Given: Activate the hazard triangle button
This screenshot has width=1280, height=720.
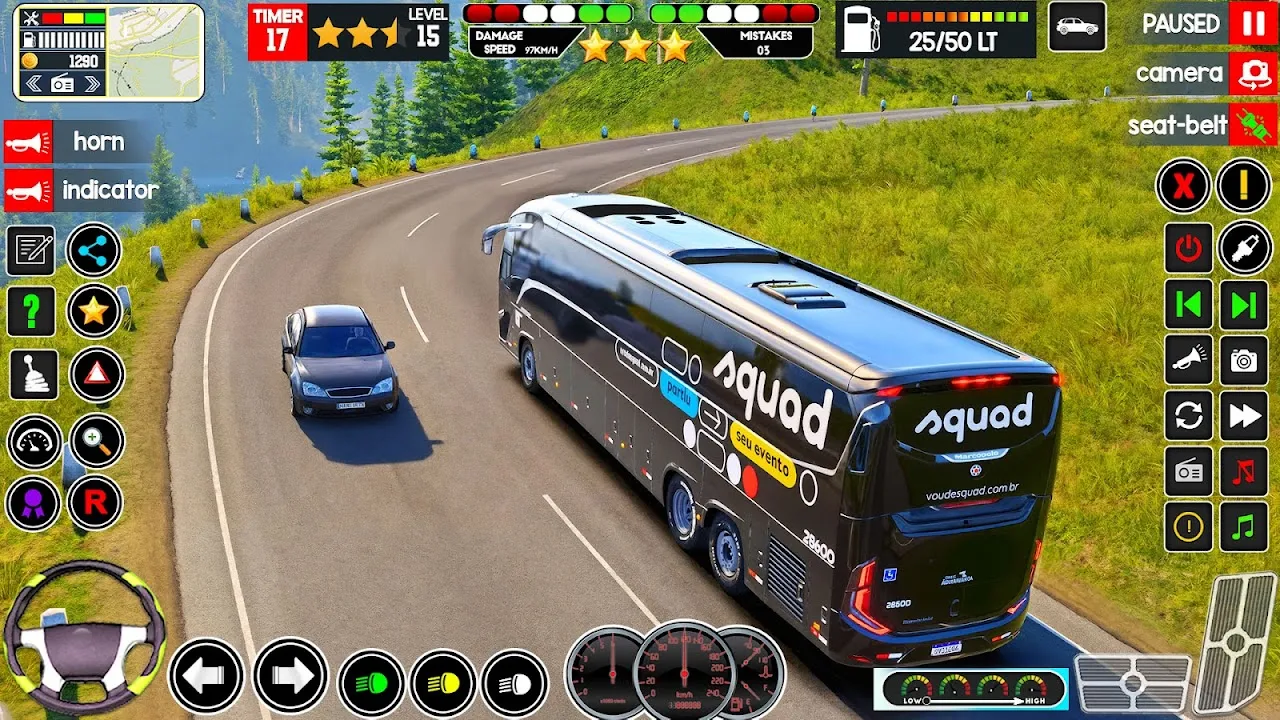Looking at the screenshot, I should (97, 374).
